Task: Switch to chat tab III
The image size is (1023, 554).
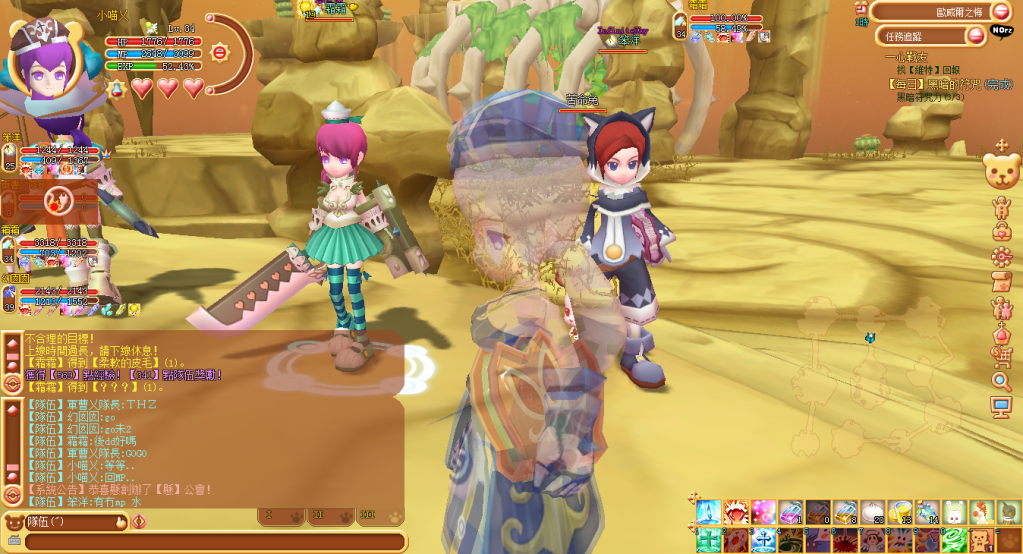Action: point(366,516)
